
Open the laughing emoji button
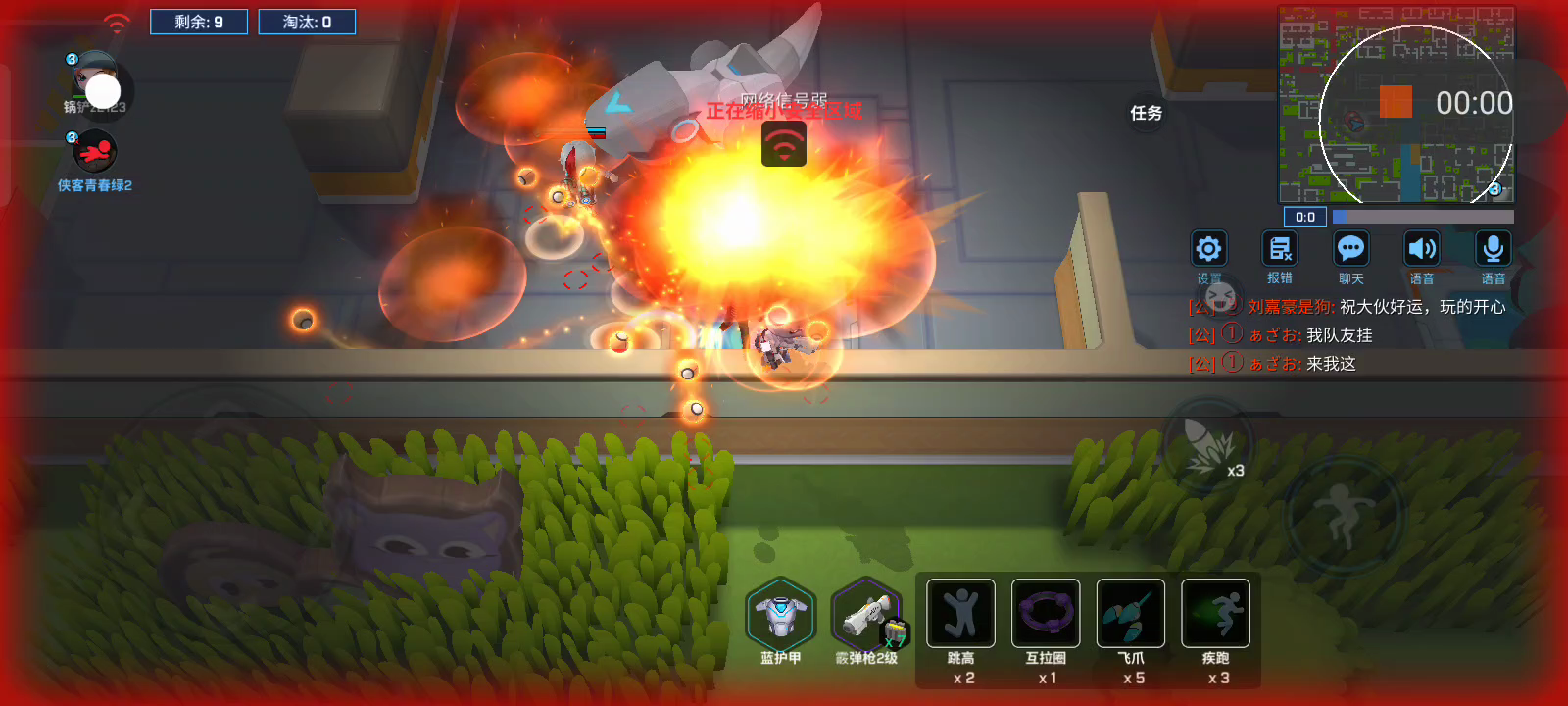tap(1220, 295)
